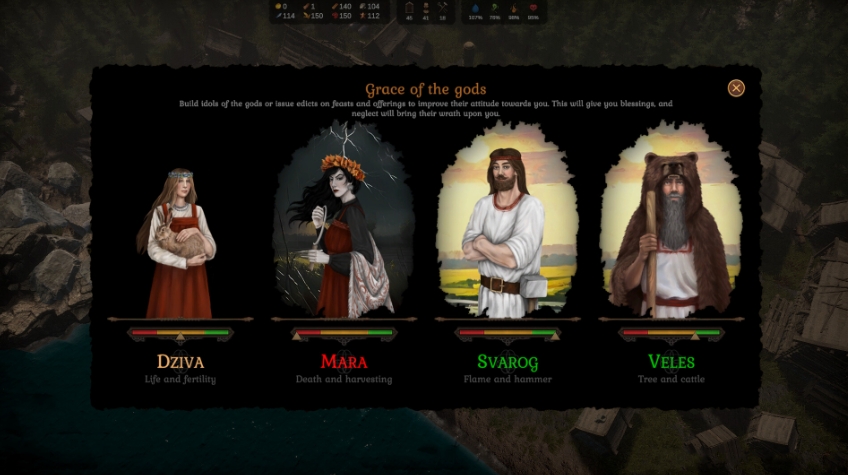Click the Veles name label
The width and height of the screenshot is (848, 475).
[670, 361]
